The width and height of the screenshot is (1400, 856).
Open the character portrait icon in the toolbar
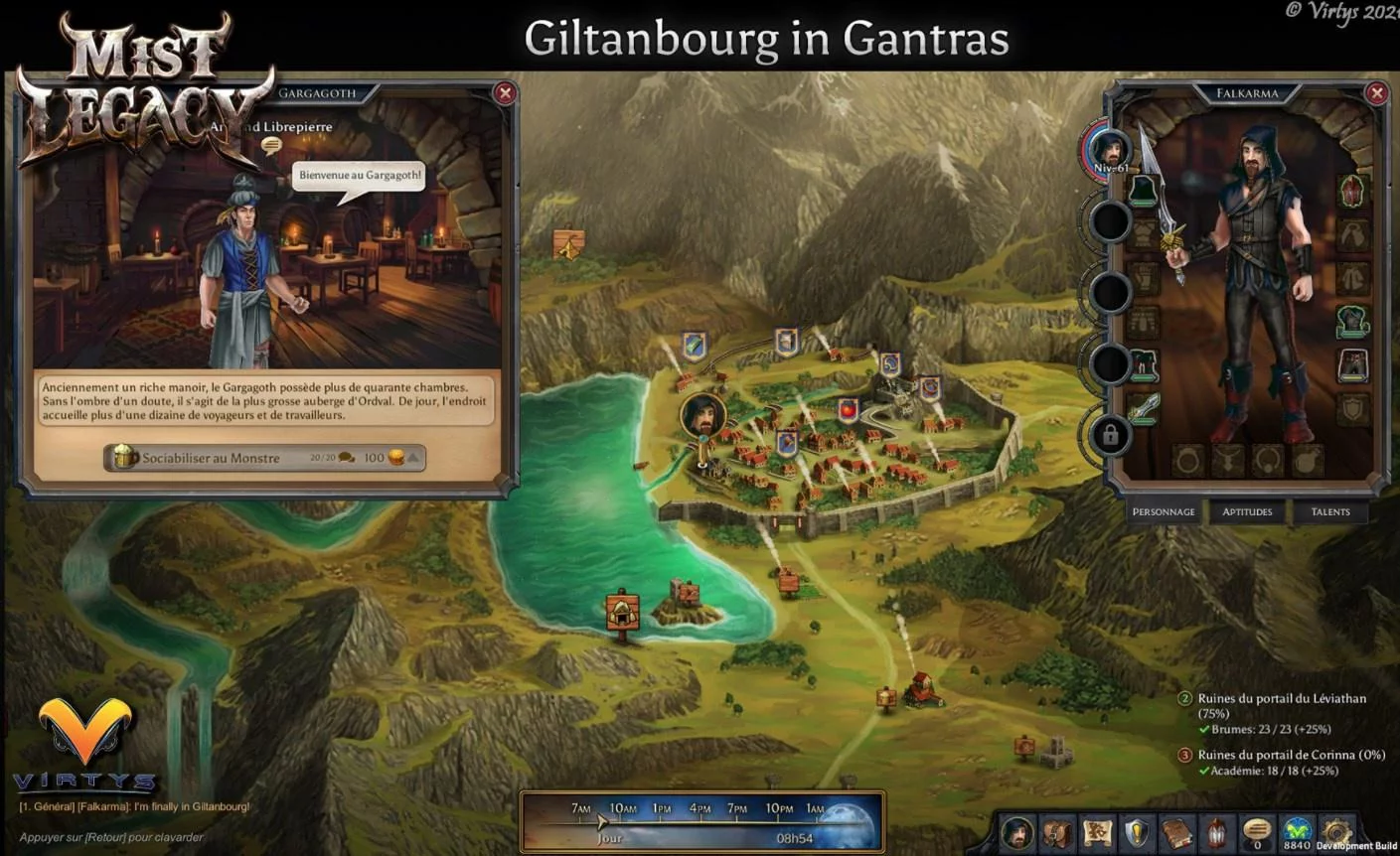click(x=1016, y=832)
